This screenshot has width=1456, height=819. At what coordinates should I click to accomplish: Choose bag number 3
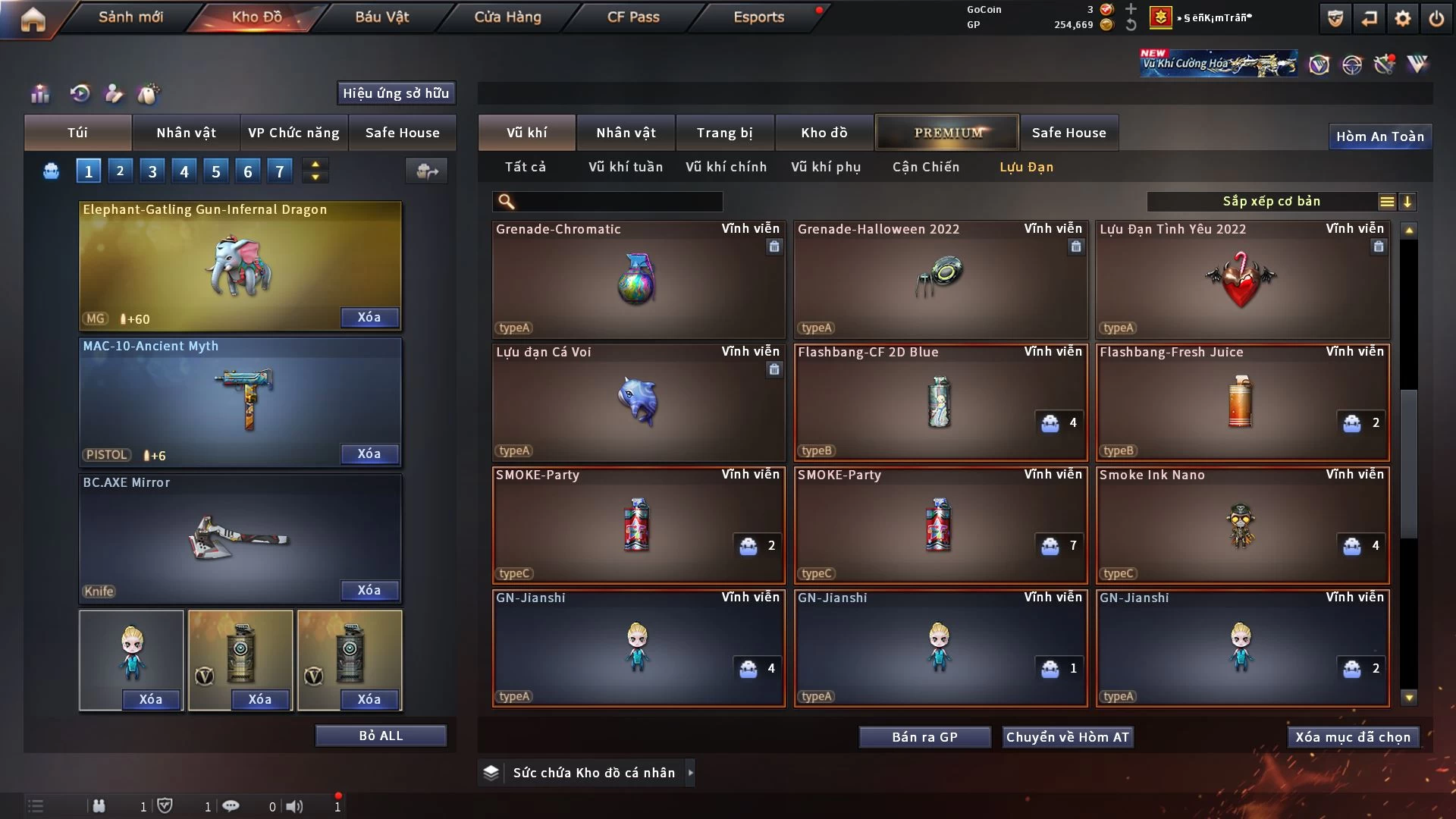(152, 171)
